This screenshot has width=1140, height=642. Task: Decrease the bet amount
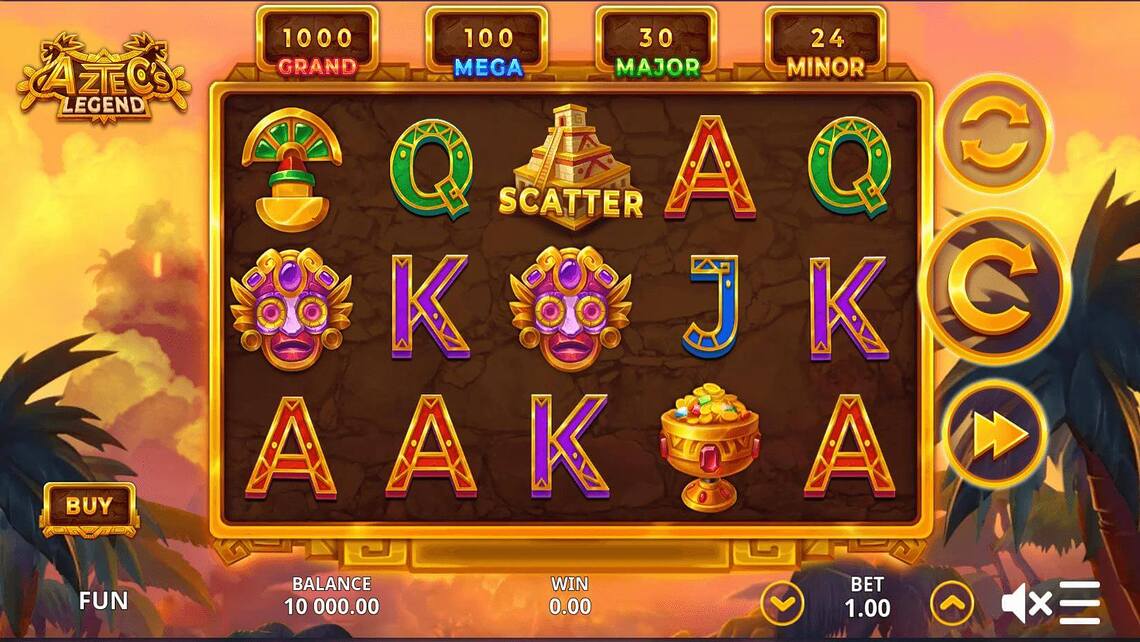coord(782,603)
